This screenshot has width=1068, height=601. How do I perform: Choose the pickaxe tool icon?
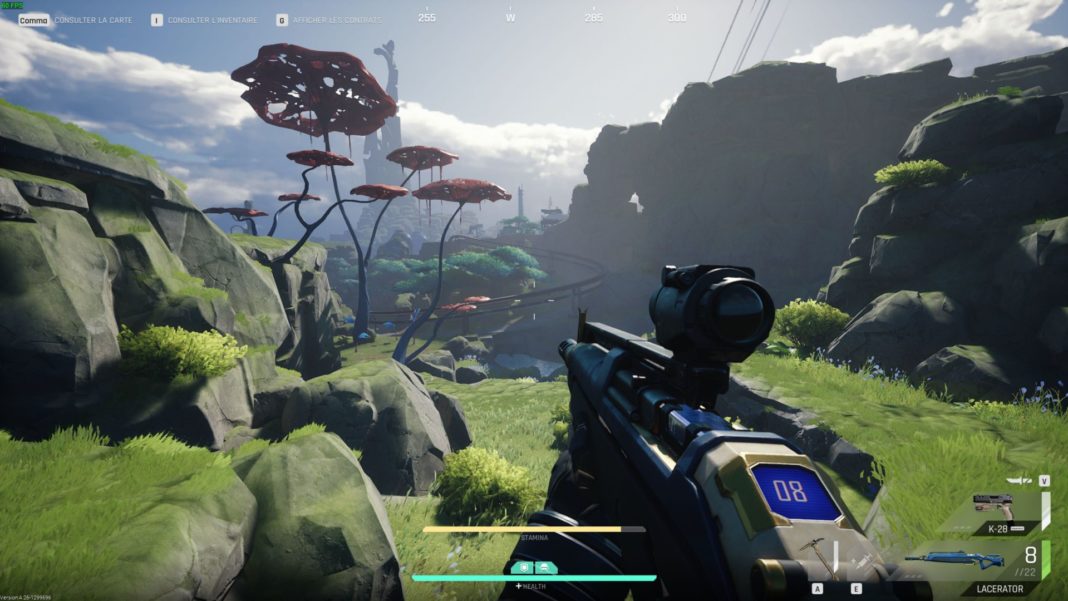(818, 552)
